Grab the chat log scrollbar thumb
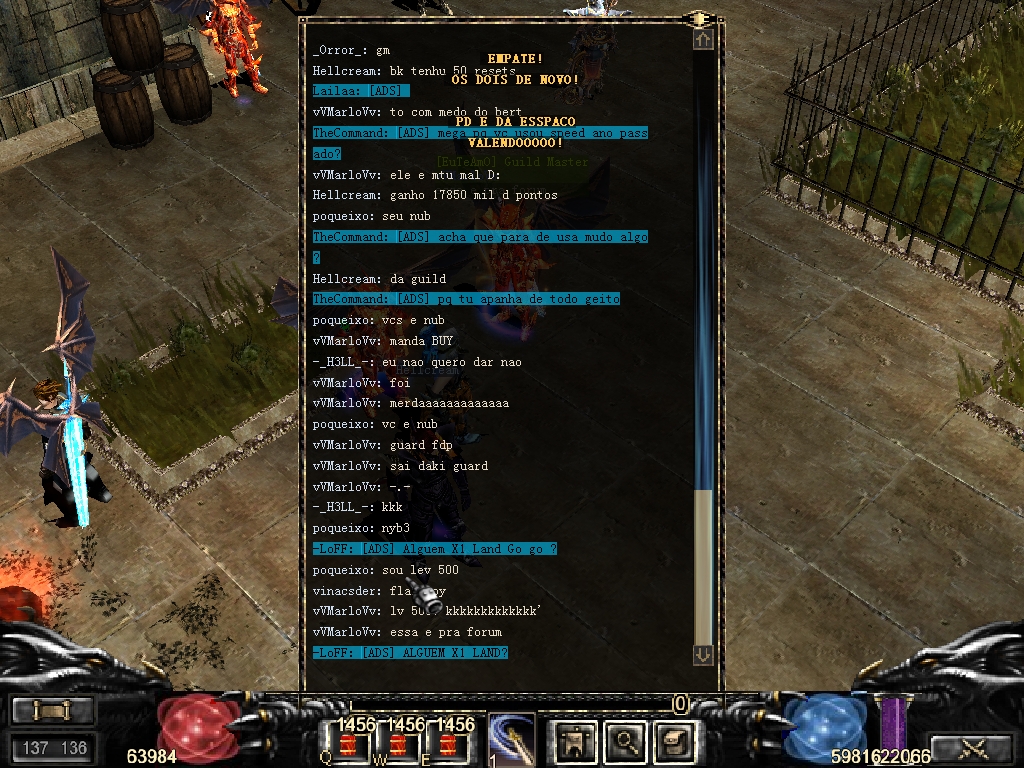The height and width of the screenshot is (768, 1024). pyautogui.click(x=703, y=567)
